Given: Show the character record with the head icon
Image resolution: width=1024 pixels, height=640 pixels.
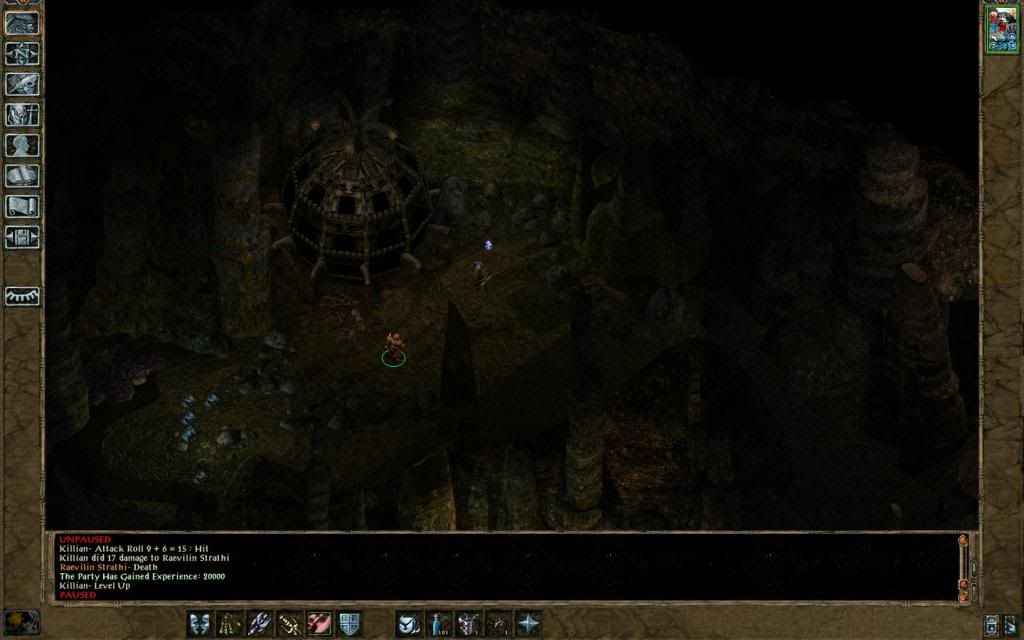Looking at the screenshot, I should 22,145.
